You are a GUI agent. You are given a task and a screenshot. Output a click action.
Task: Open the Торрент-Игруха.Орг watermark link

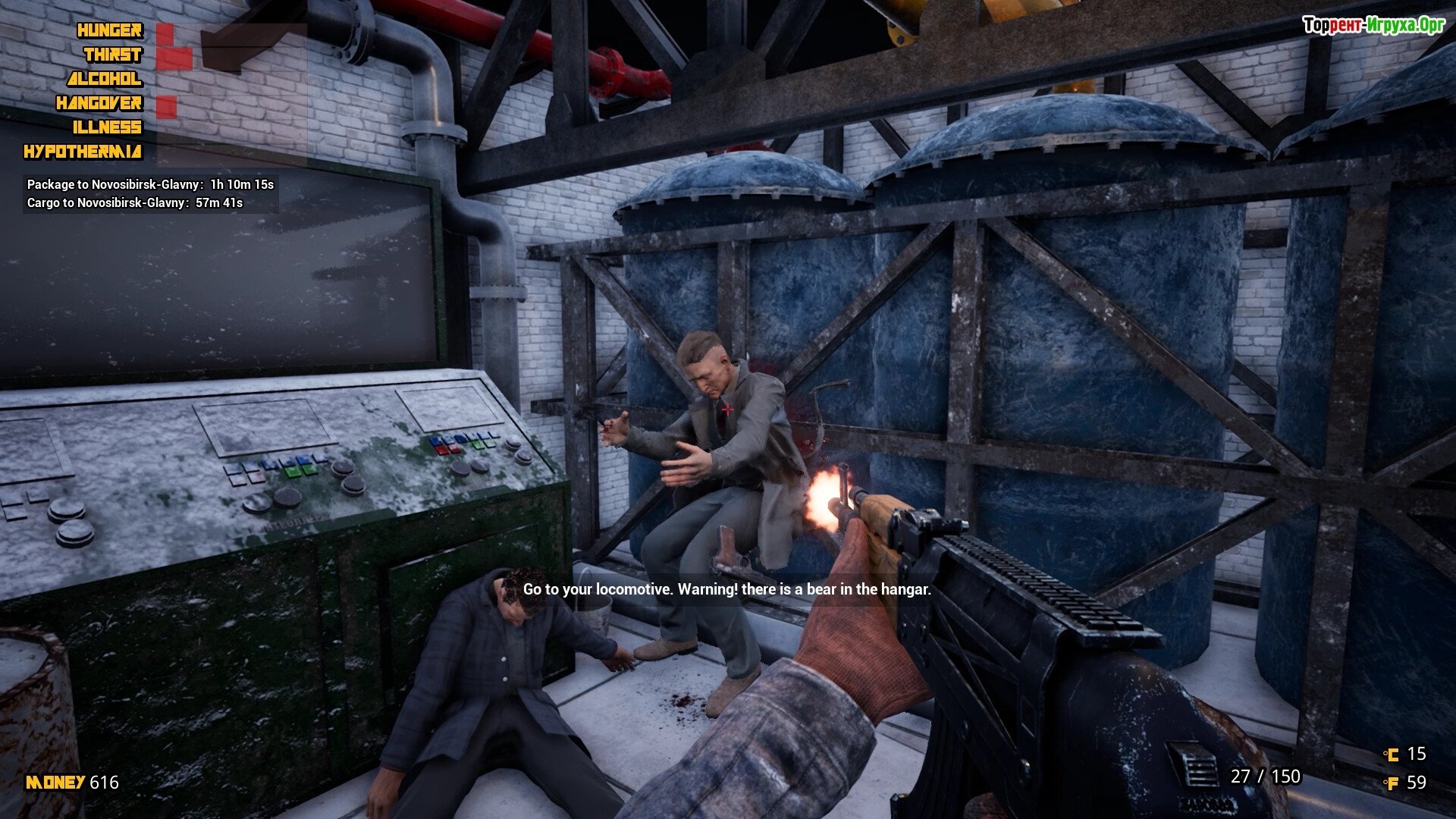pyautogui.click(x=1373, y=25)
